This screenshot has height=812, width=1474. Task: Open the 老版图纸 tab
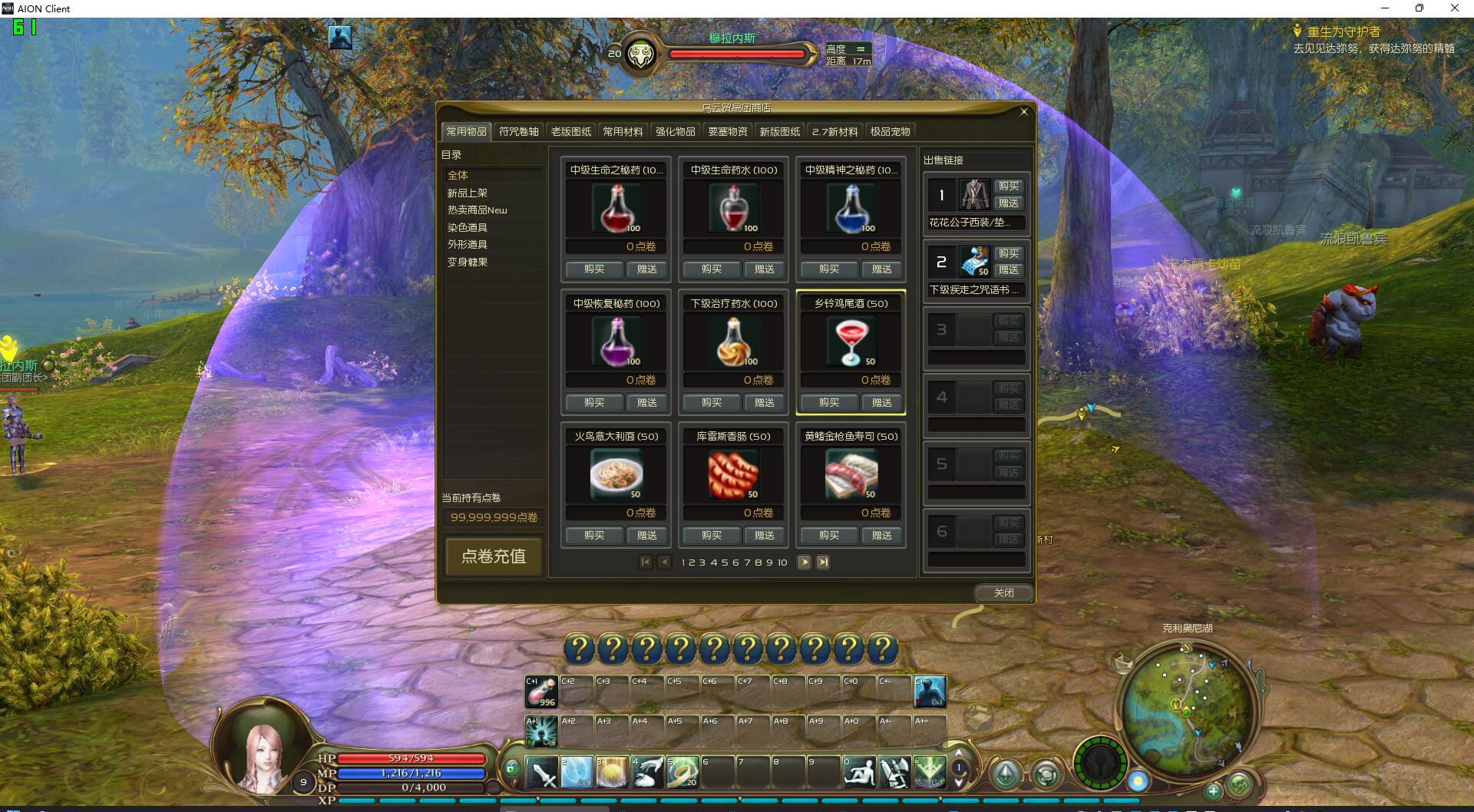(x=570, y=131)
